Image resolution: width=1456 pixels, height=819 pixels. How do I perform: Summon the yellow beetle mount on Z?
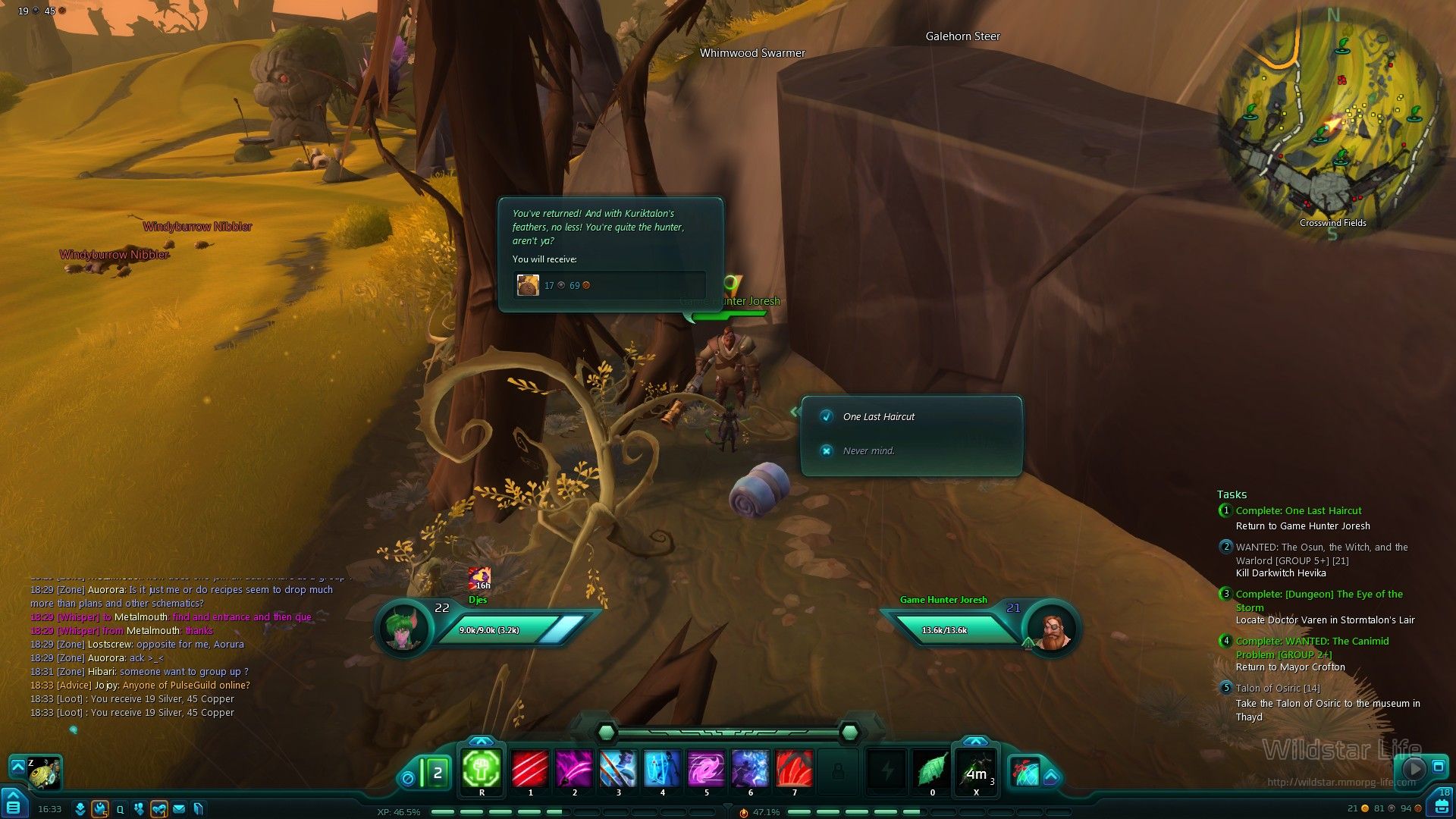click(x=44, y=772)
